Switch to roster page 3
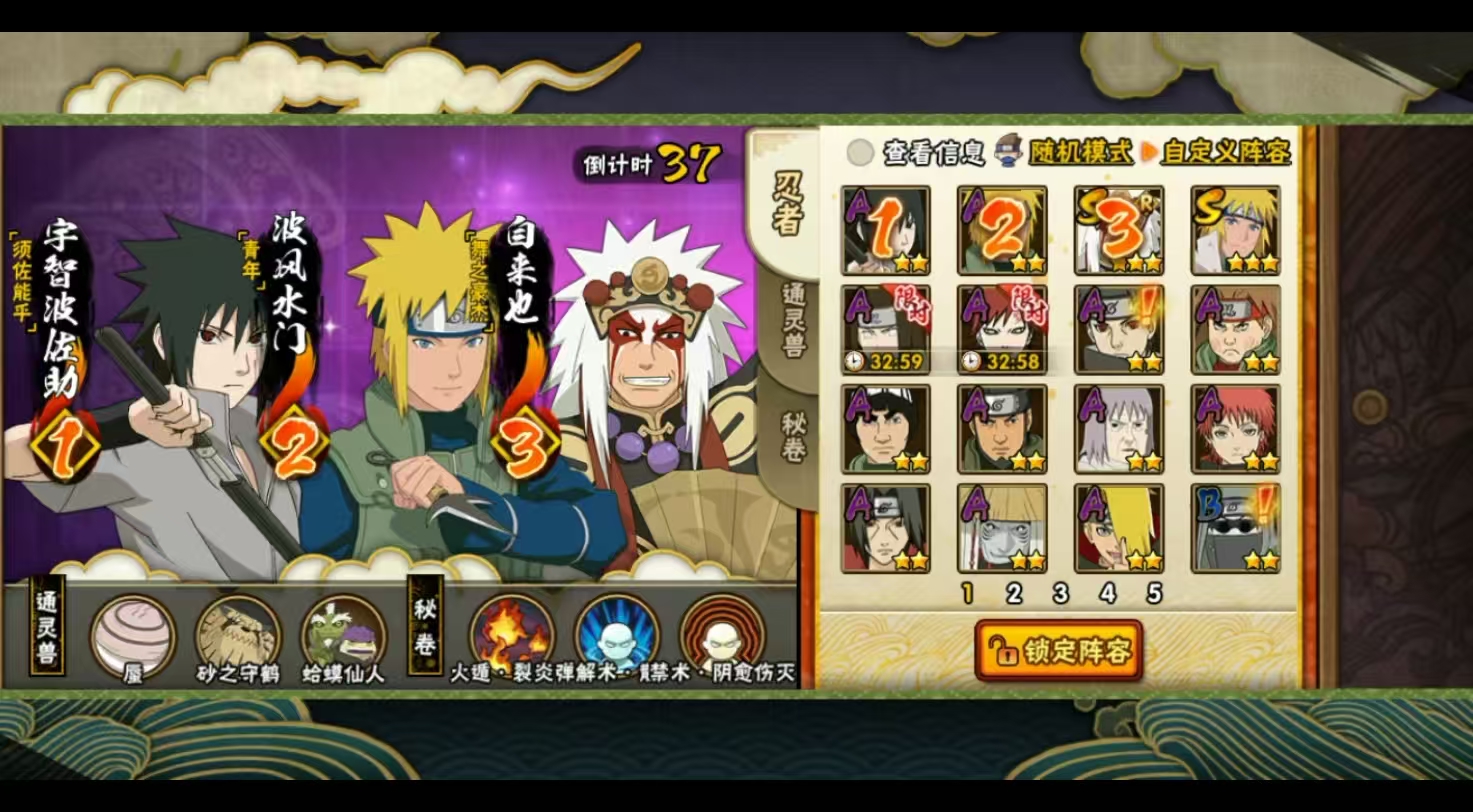The height and width of the screenshot is (812, 1473). click(x=1060, y=593)
